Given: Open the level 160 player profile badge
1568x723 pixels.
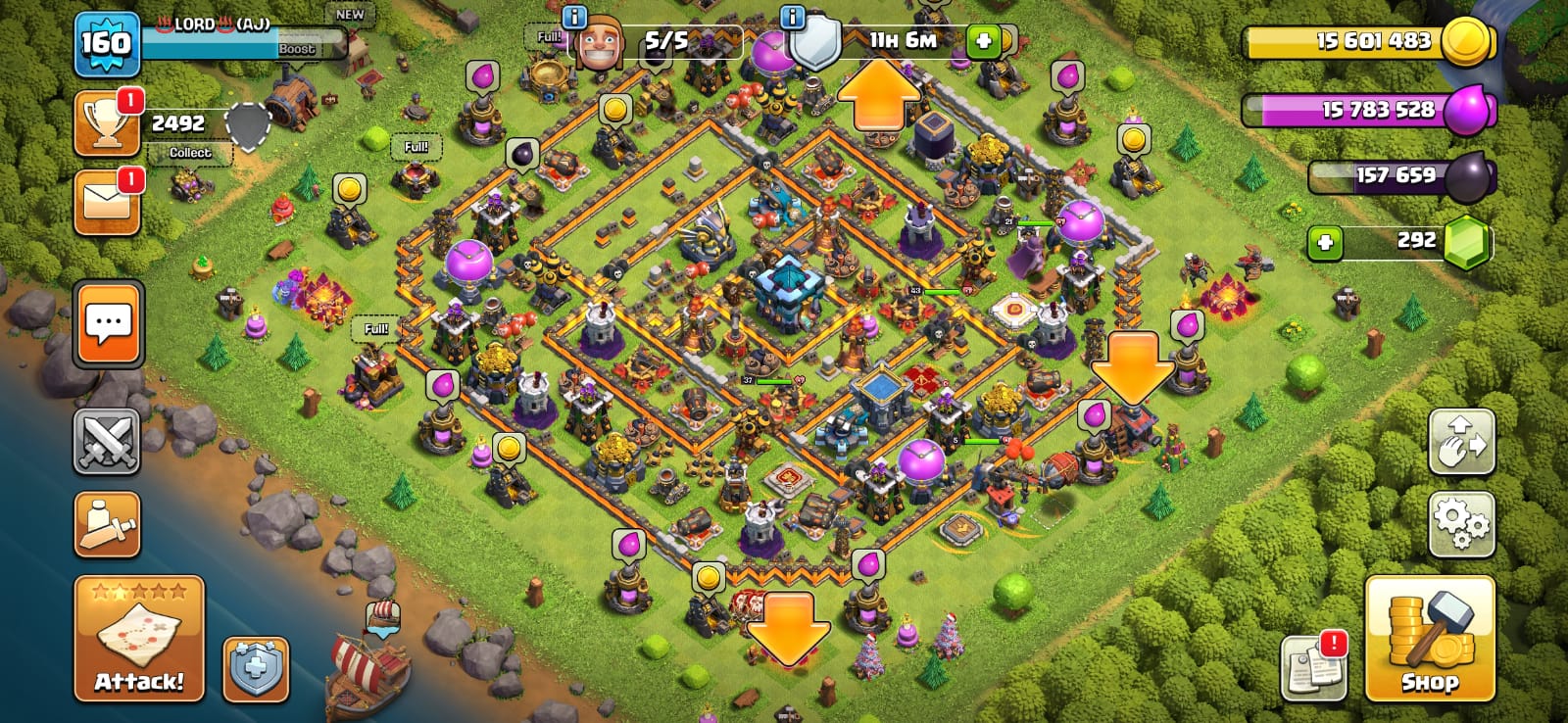Looking at the screenshot, I should click(106, 44).
